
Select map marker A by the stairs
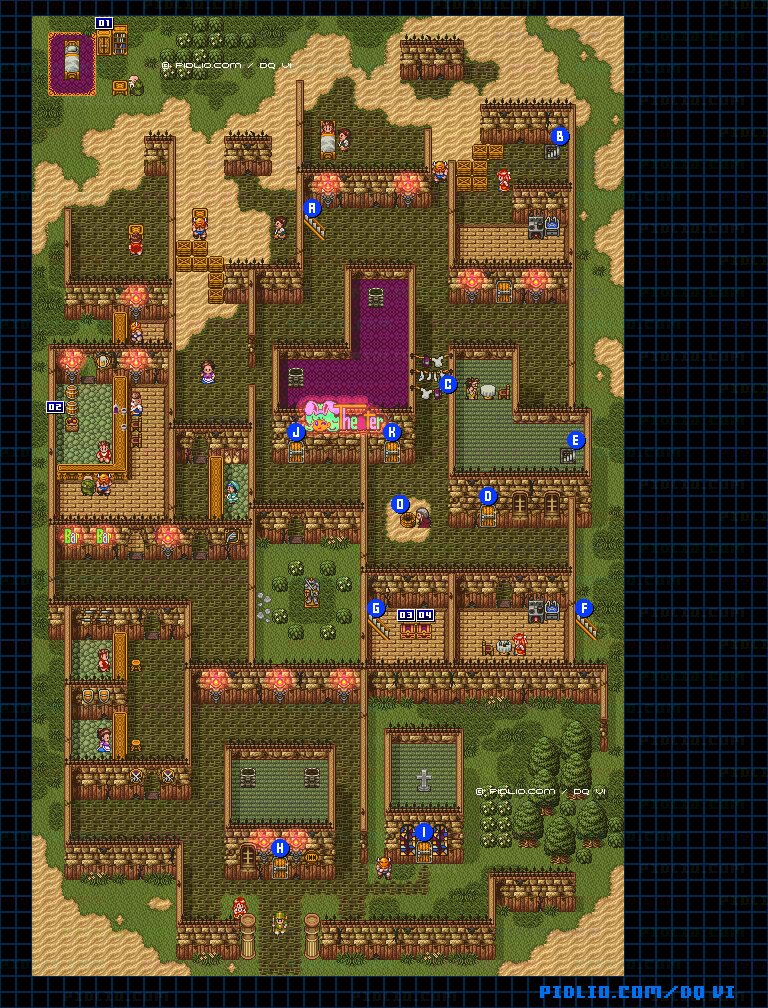(x=312, y=208)
